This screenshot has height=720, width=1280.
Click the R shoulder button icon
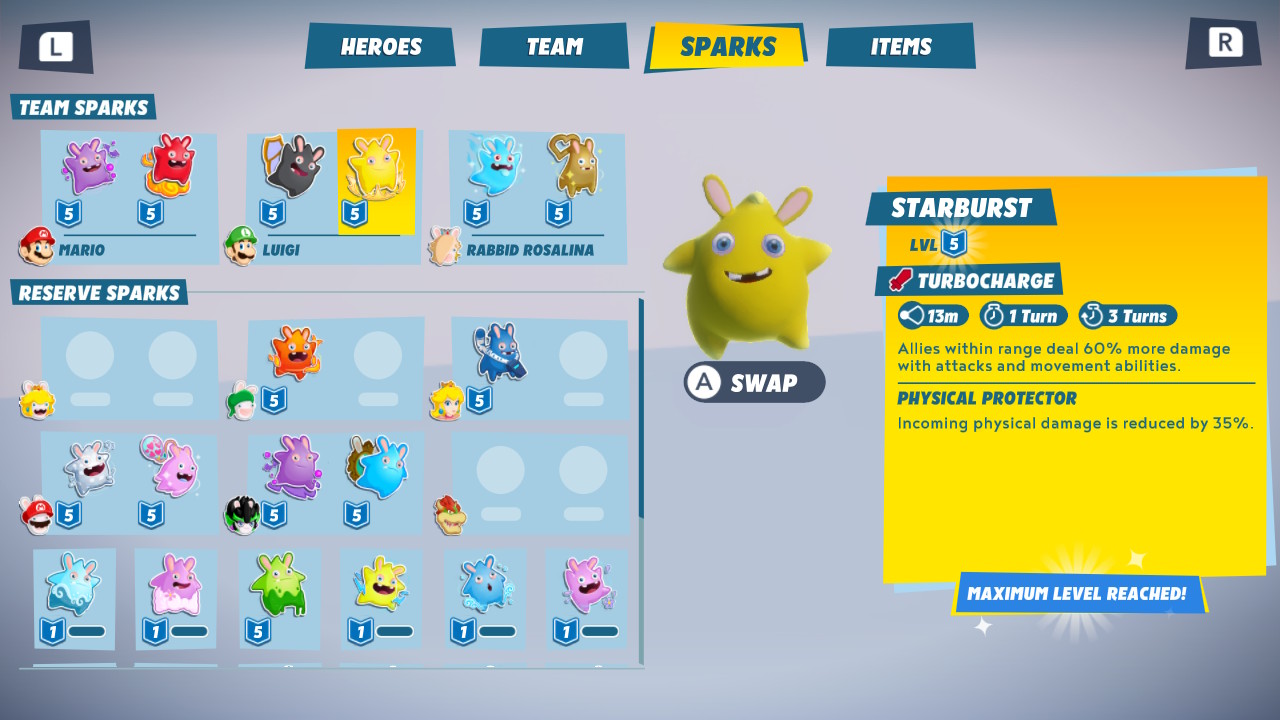pos(1222,42)
